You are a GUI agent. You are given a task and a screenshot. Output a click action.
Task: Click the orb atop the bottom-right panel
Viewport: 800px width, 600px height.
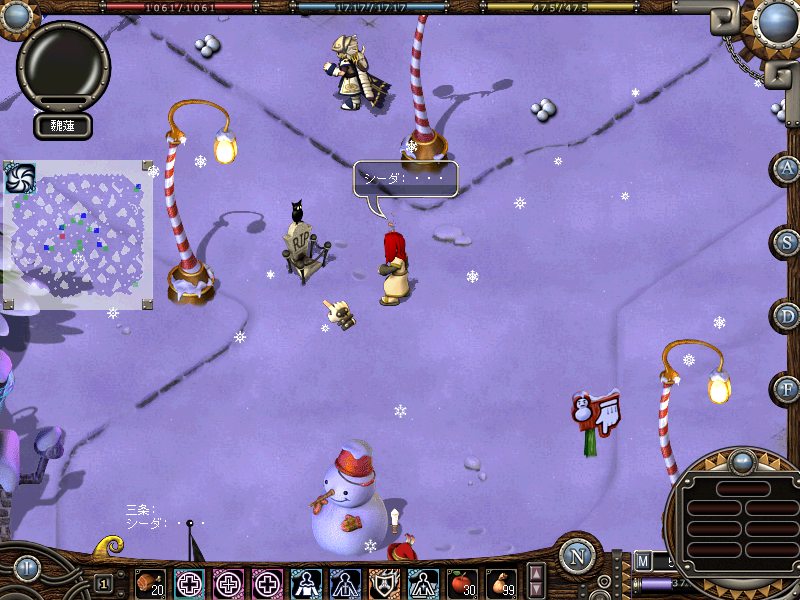pos(742,462)
